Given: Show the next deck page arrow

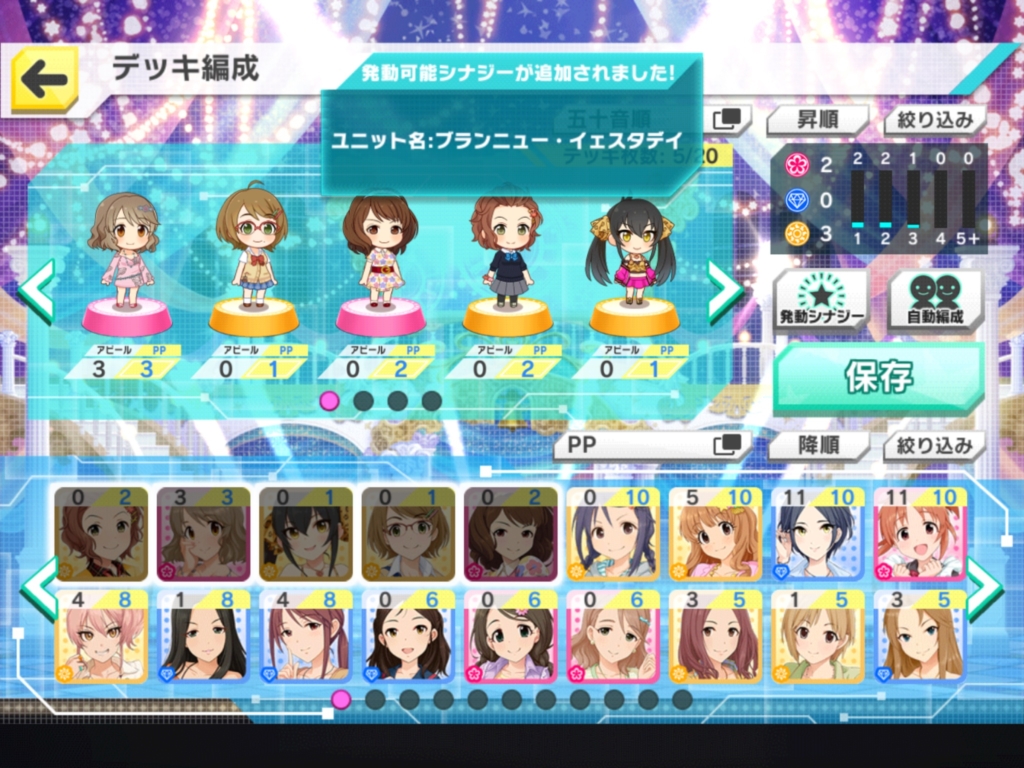Looking at the screenshot, I should coord(725,290).
